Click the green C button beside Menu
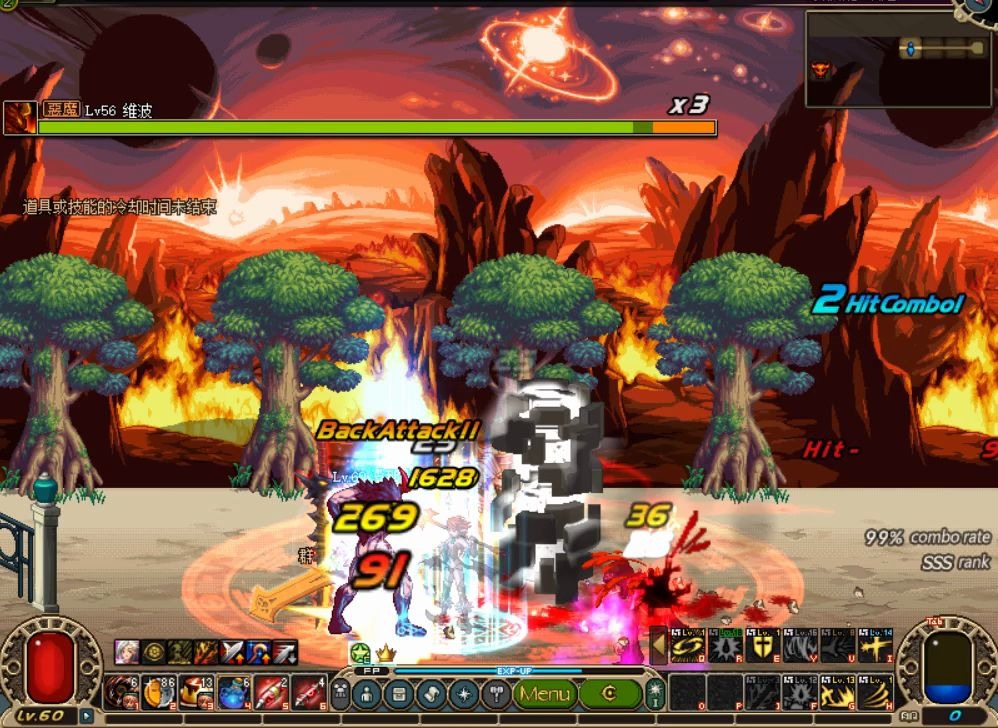The image size is (998, 728). [609, 693]
